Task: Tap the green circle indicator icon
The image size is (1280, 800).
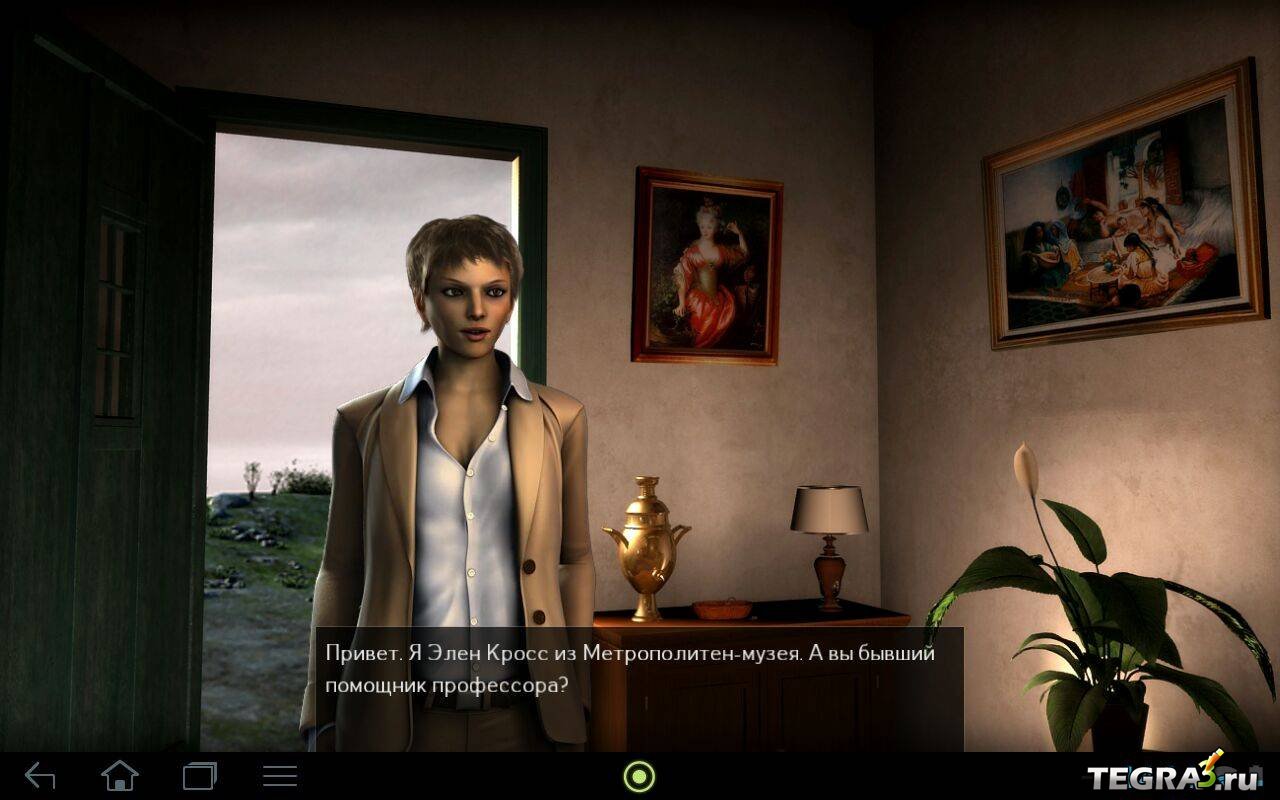Action: 639,776
